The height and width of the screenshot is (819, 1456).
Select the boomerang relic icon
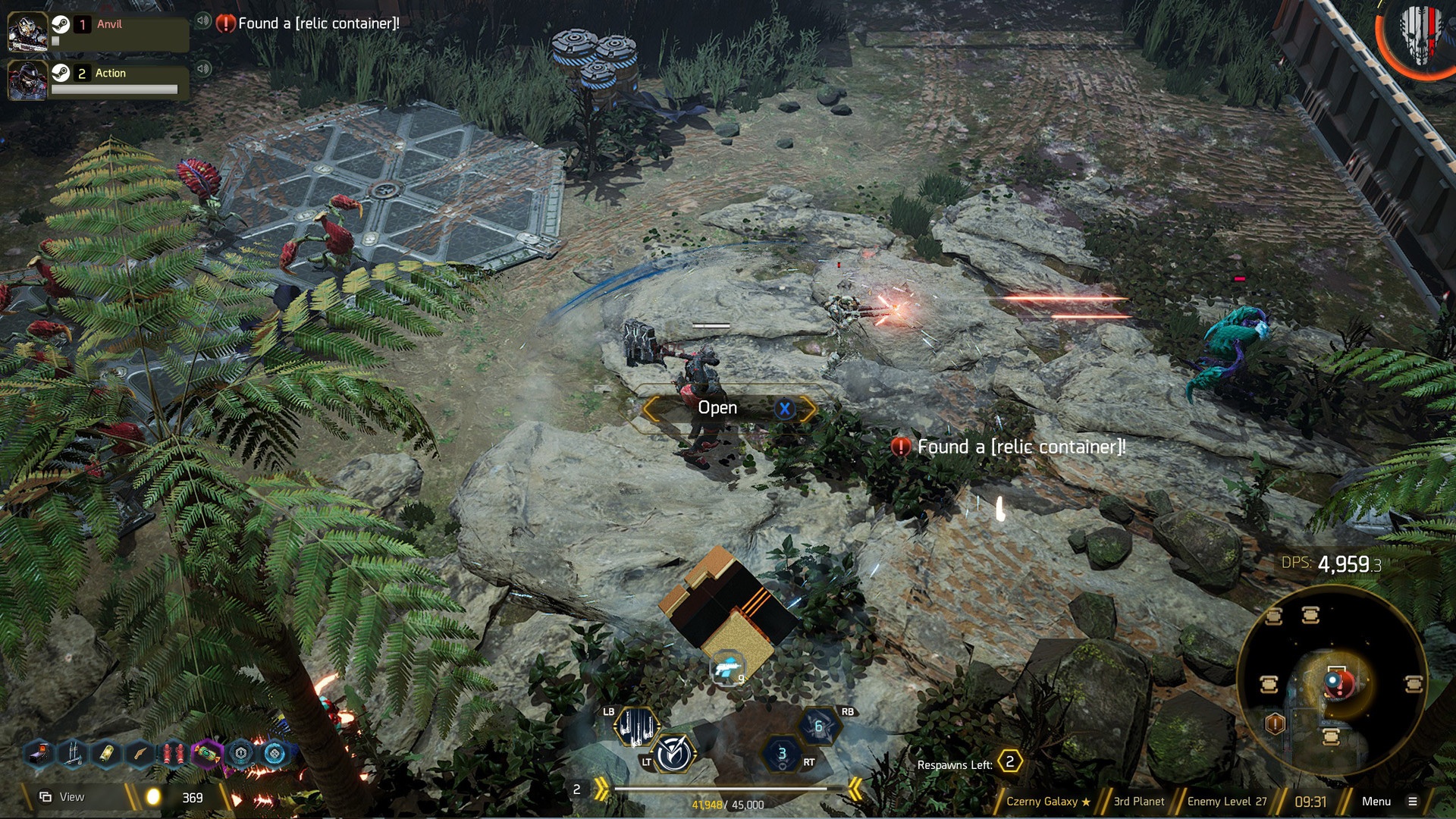[140, 754]
